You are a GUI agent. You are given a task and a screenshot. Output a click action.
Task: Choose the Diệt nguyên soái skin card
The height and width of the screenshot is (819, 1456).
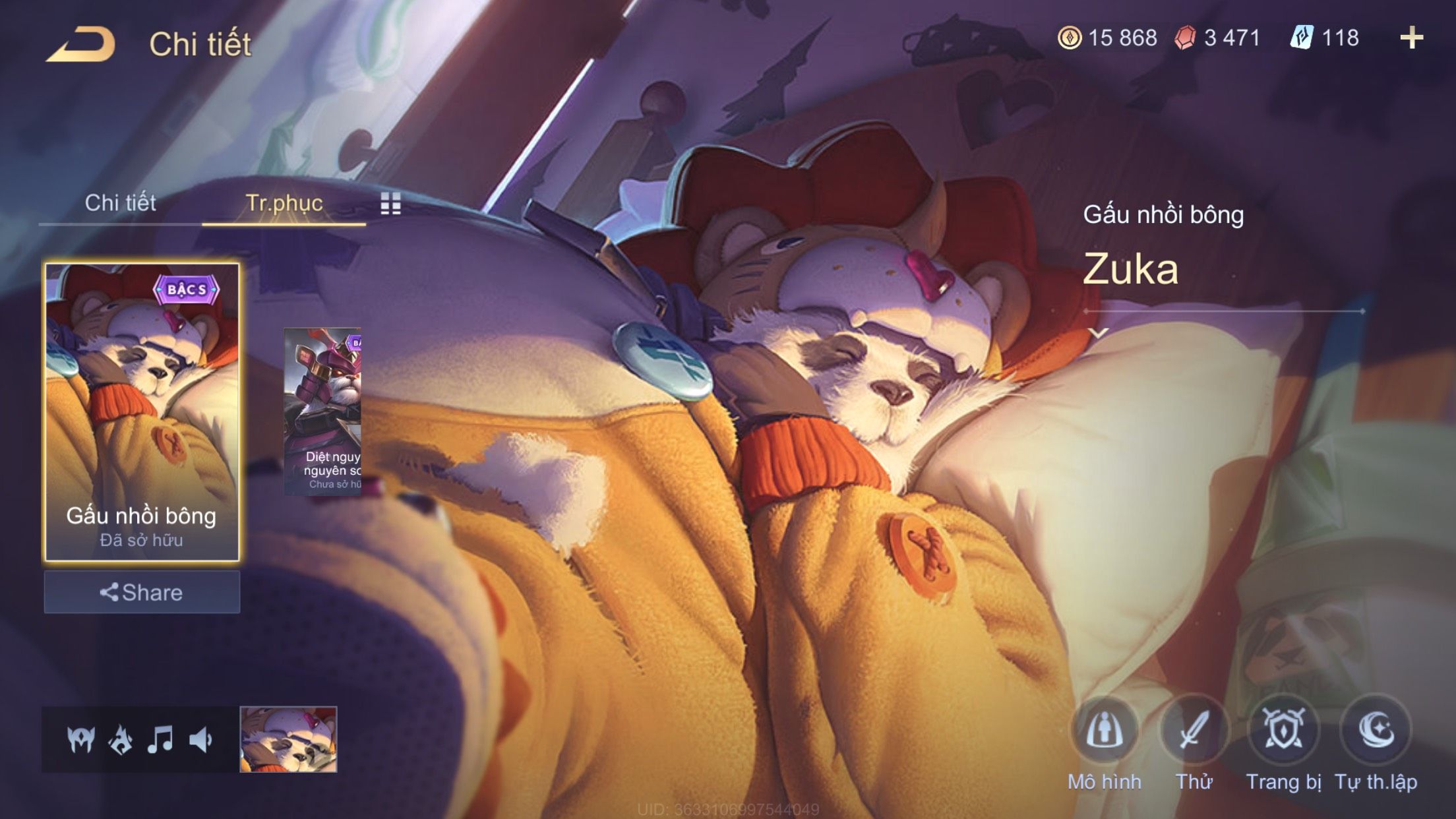[322, 411]
